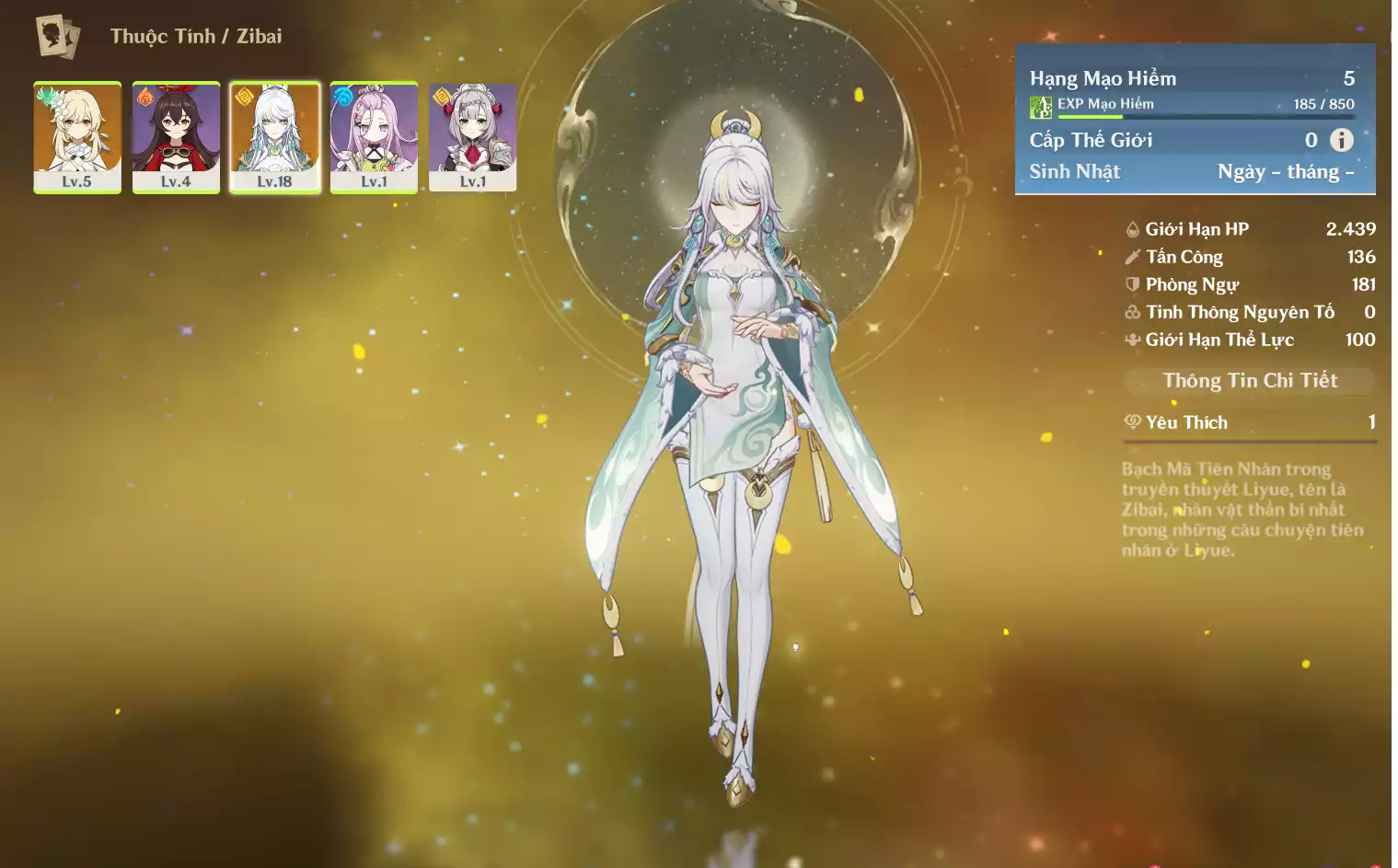Select Zibai's Lv.18 portrait

click(x=274, y=137)
